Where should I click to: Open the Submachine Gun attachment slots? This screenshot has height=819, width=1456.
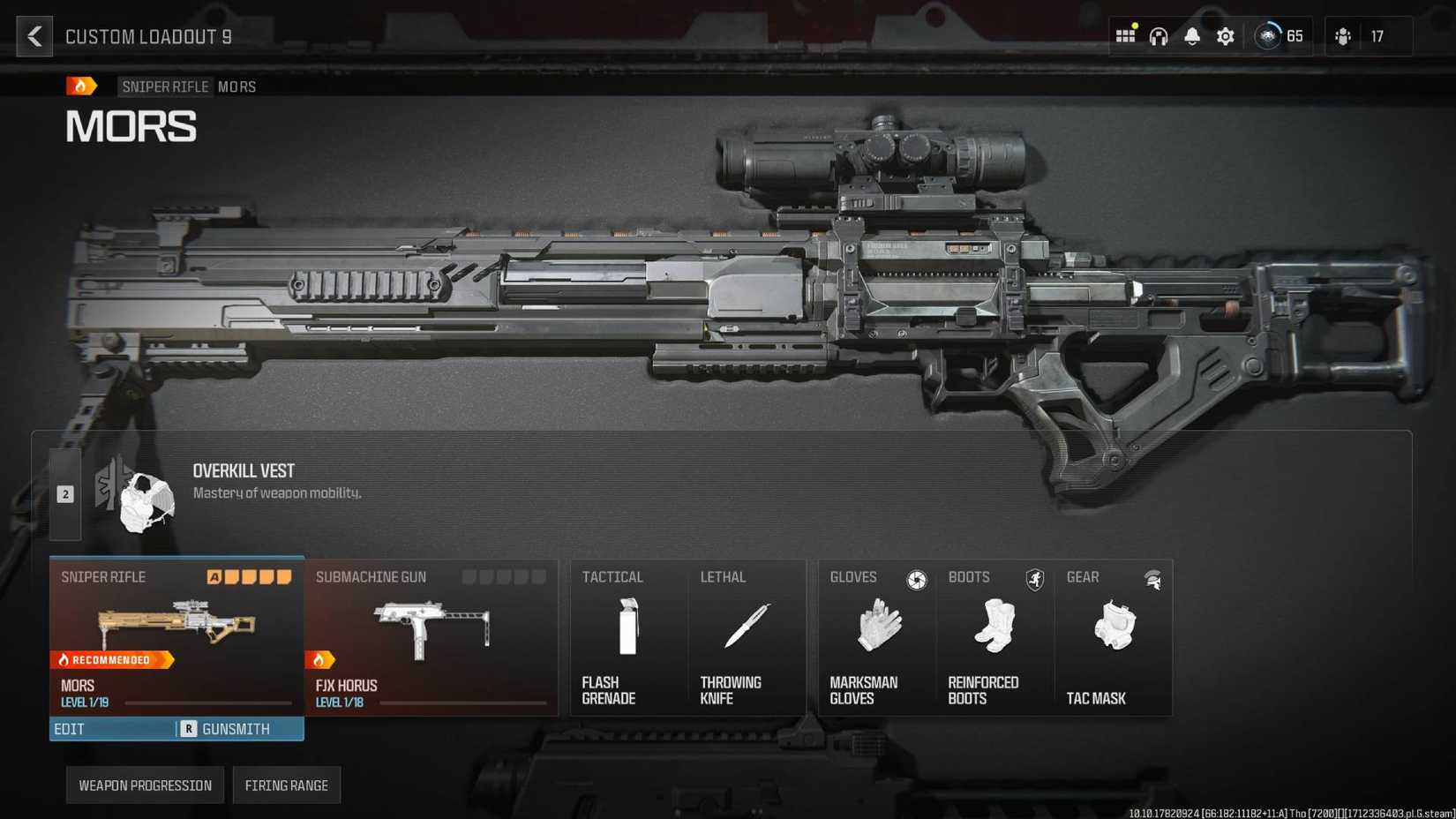pyautogui.click(x=504, y=577)
